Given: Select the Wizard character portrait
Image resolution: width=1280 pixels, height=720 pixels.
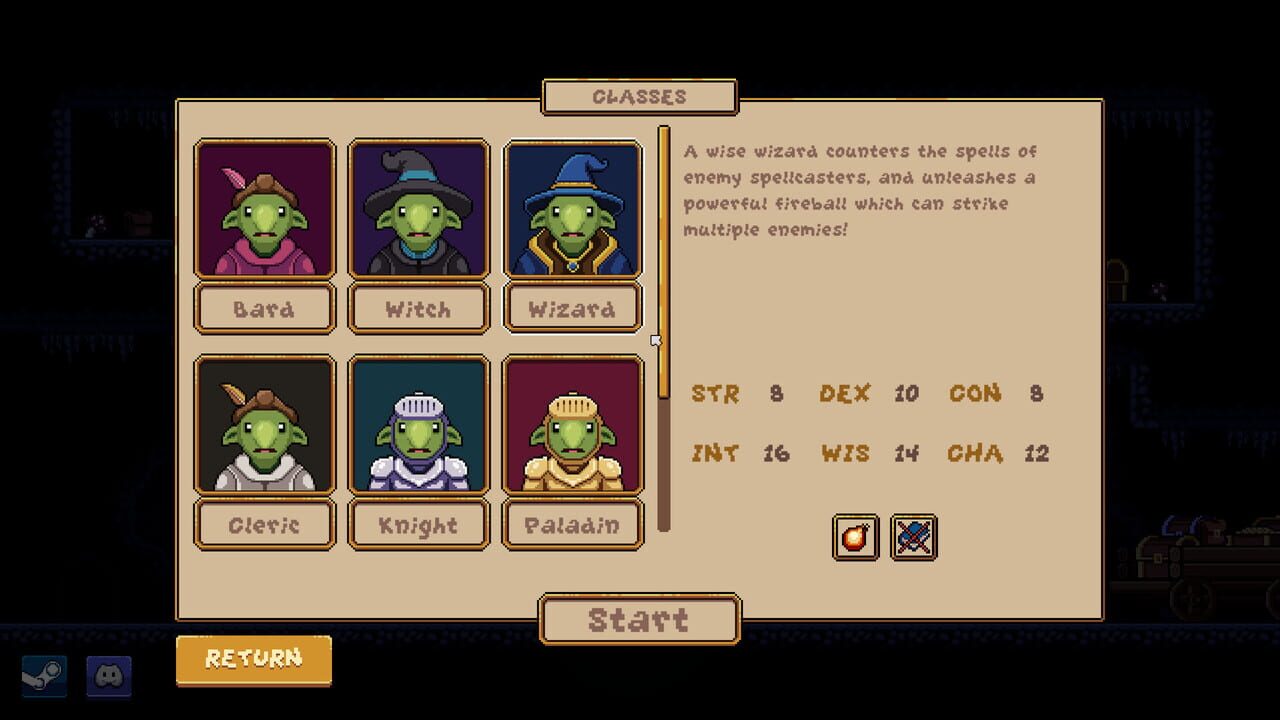Looking at the screenshot, I should 573,210.
